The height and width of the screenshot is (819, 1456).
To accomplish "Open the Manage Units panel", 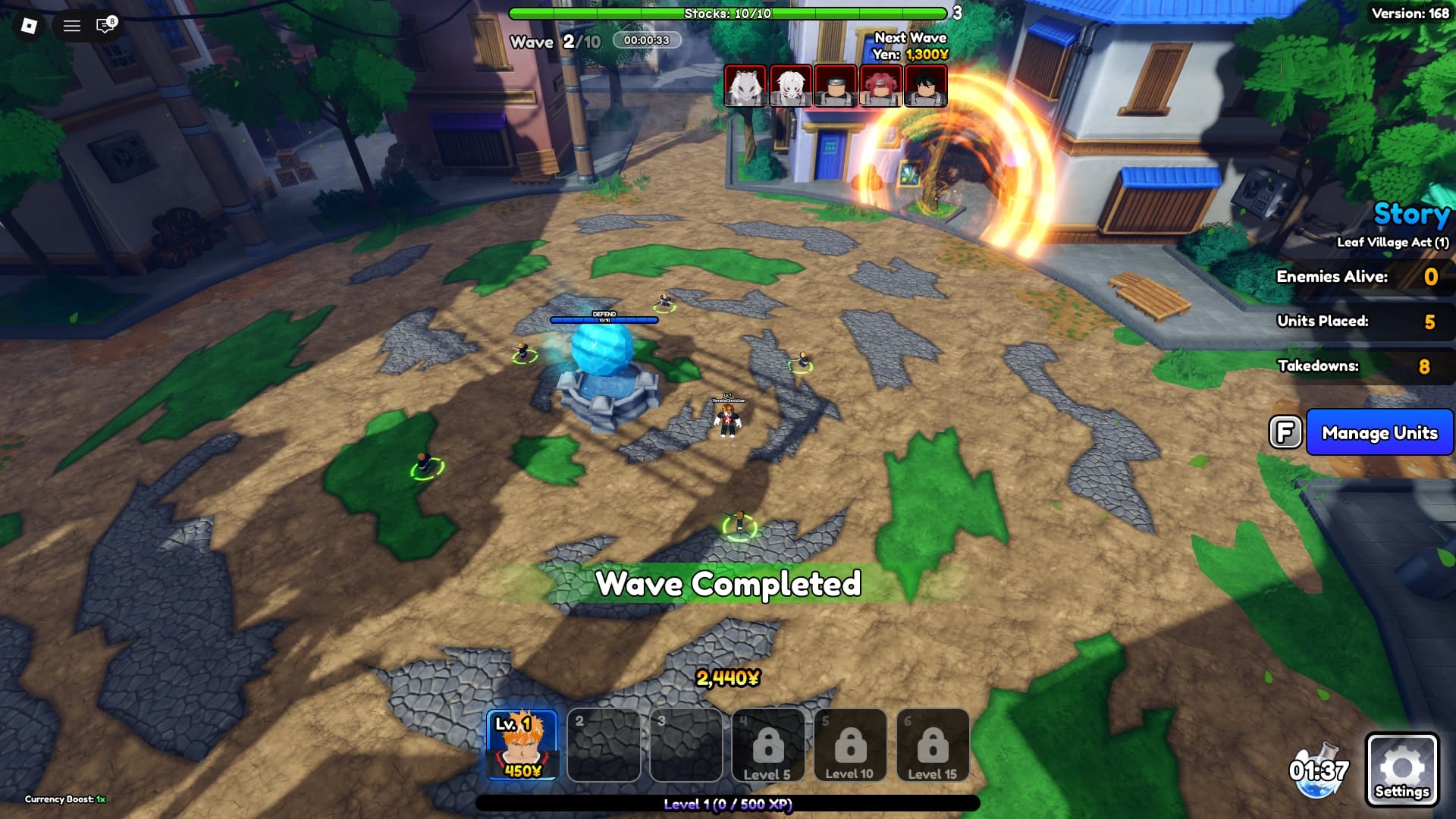I will point(1379,432).
